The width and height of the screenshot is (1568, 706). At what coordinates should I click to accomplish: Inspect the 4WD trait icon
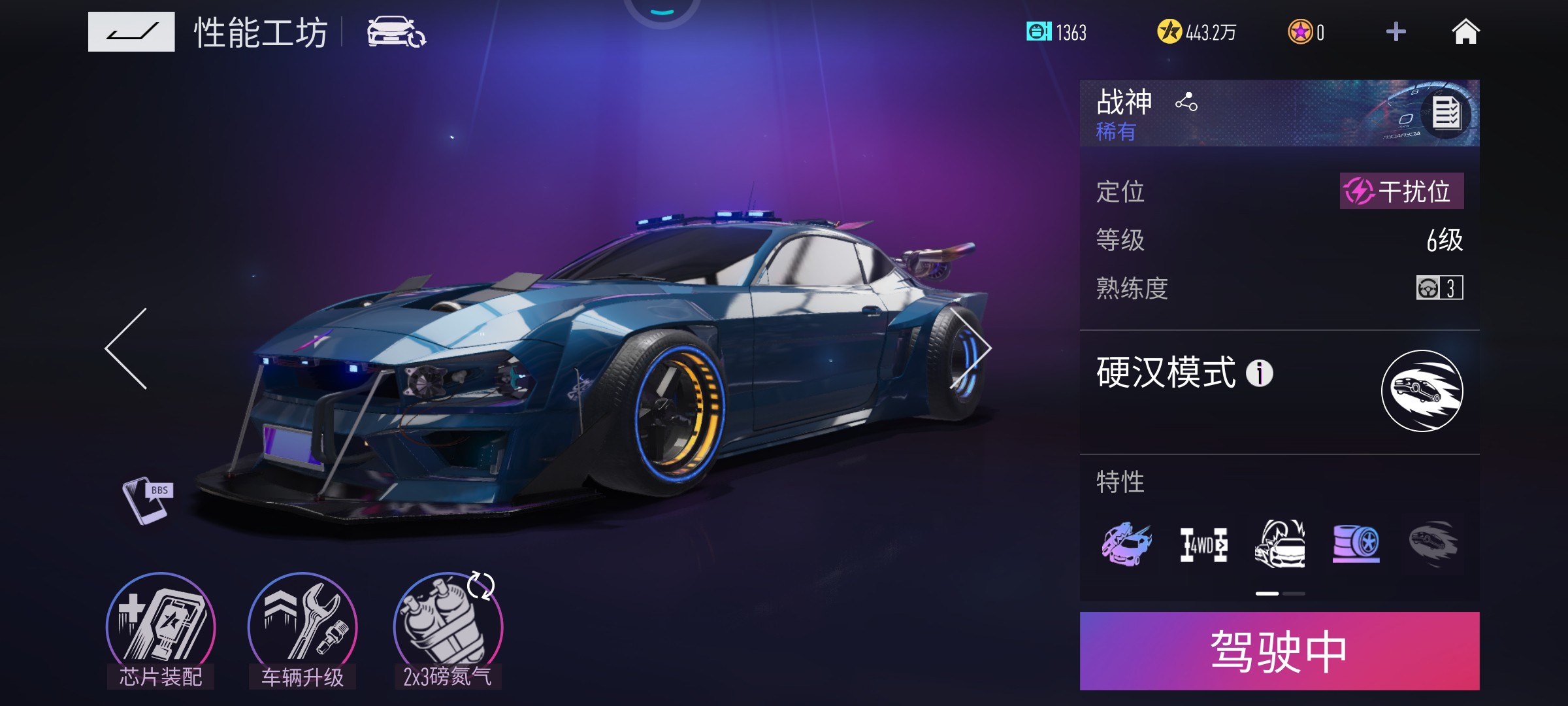pos(1203,545)
